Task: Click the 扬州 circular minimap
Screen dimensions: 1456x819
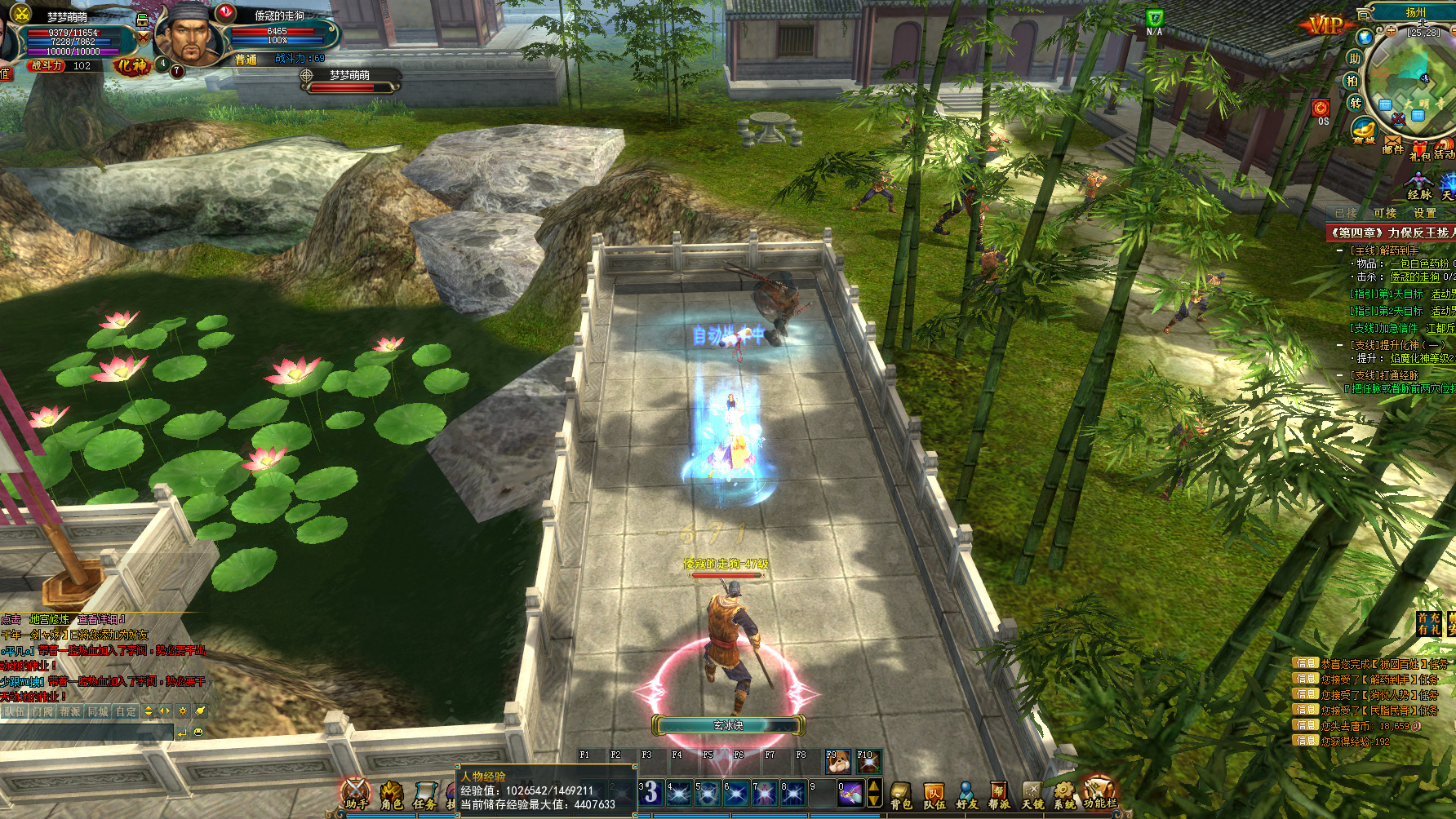Action: [x=1412, y=82]
